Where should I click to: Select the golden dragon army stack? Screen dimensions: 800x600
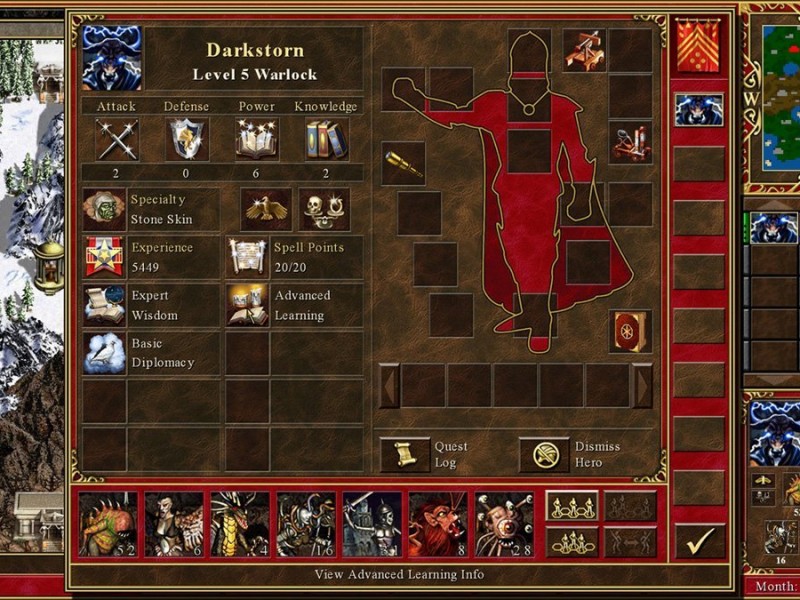240,524
